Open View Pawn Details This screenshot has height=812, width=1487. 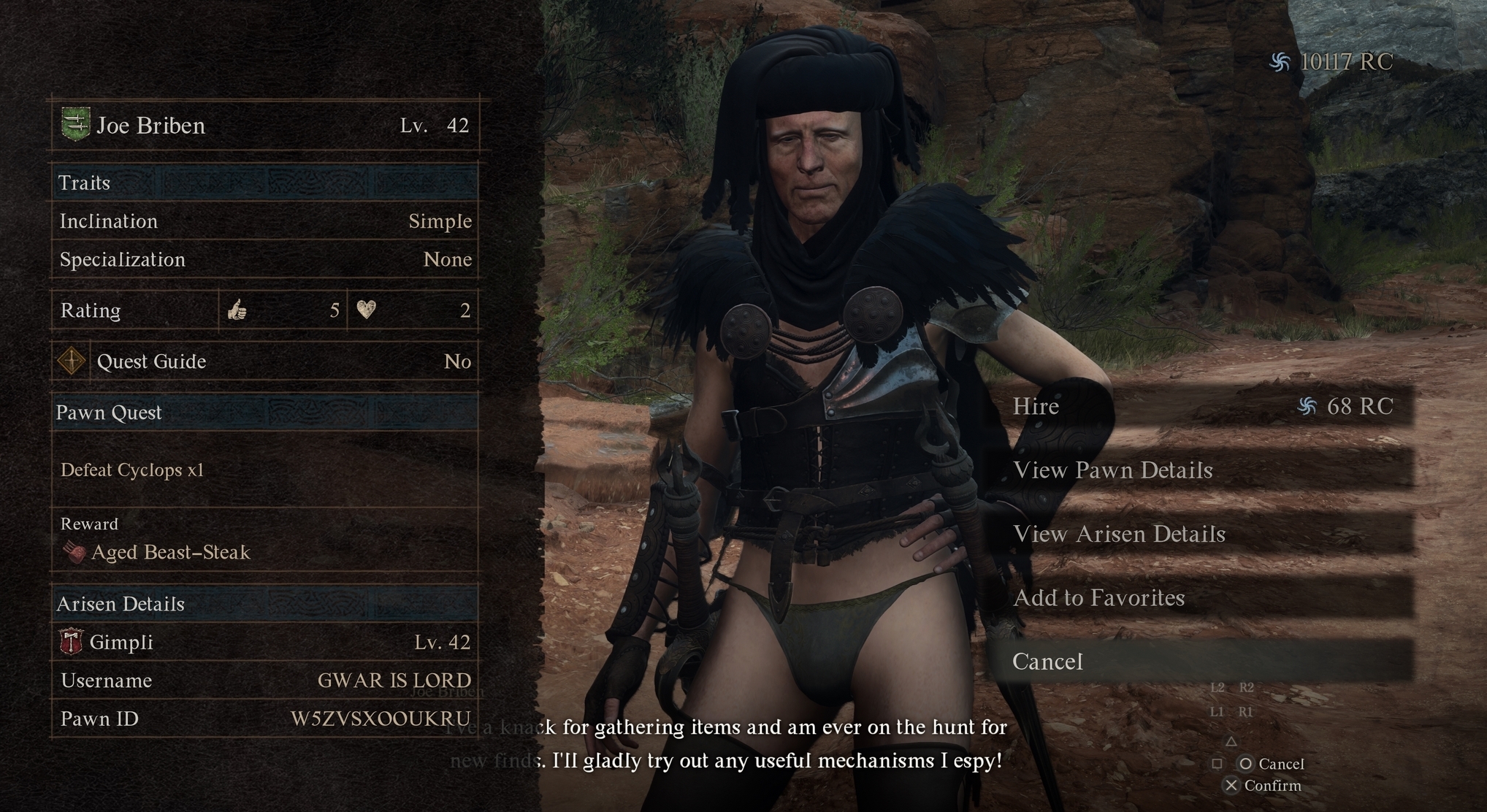tap(1201, 470)
